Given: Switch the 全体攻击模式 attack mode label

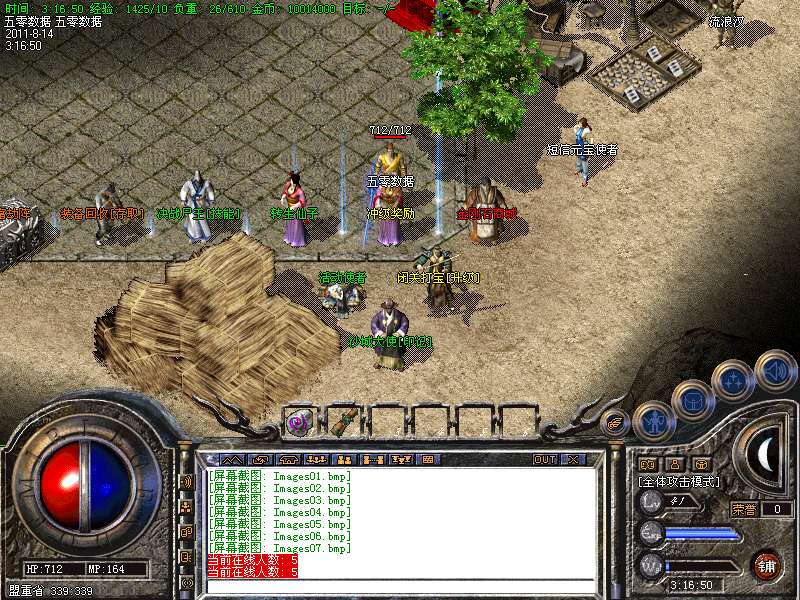Looking at the screenshot, I should click(680, 481).
